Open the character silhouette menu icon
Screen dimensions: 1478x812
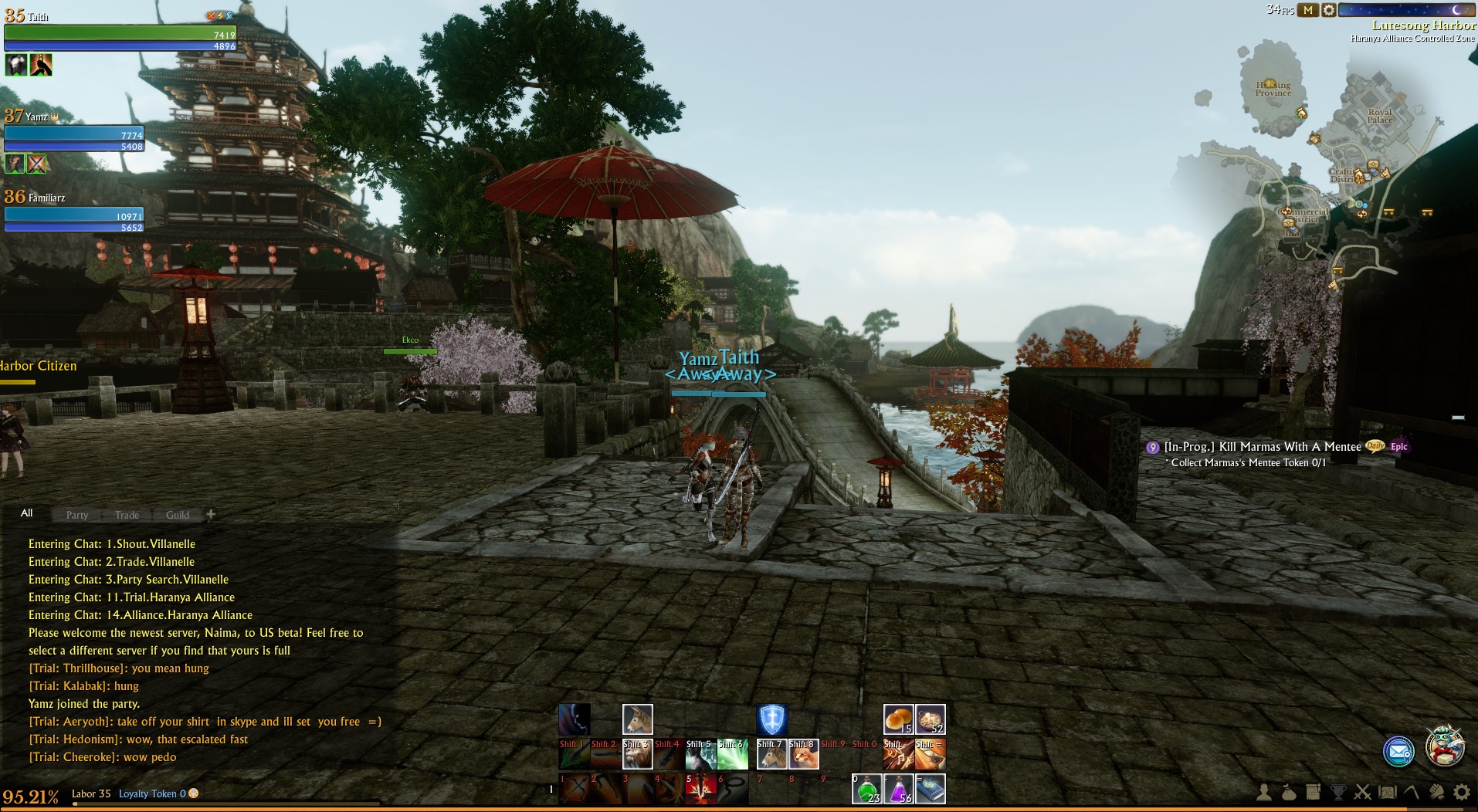coord(1264,792)
